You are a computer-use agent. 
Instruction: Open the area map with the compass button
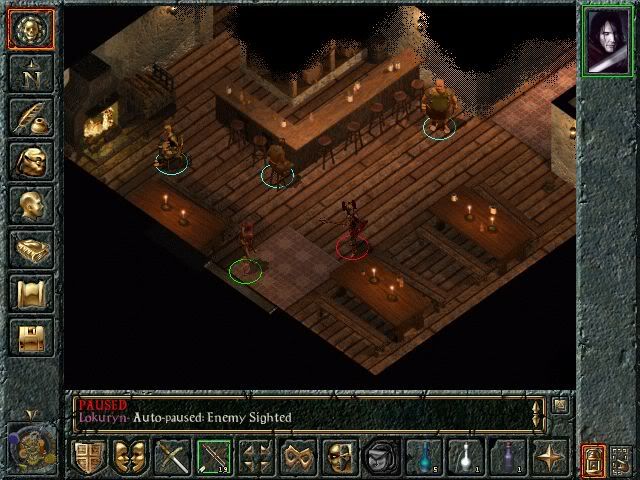coord(30,72)
